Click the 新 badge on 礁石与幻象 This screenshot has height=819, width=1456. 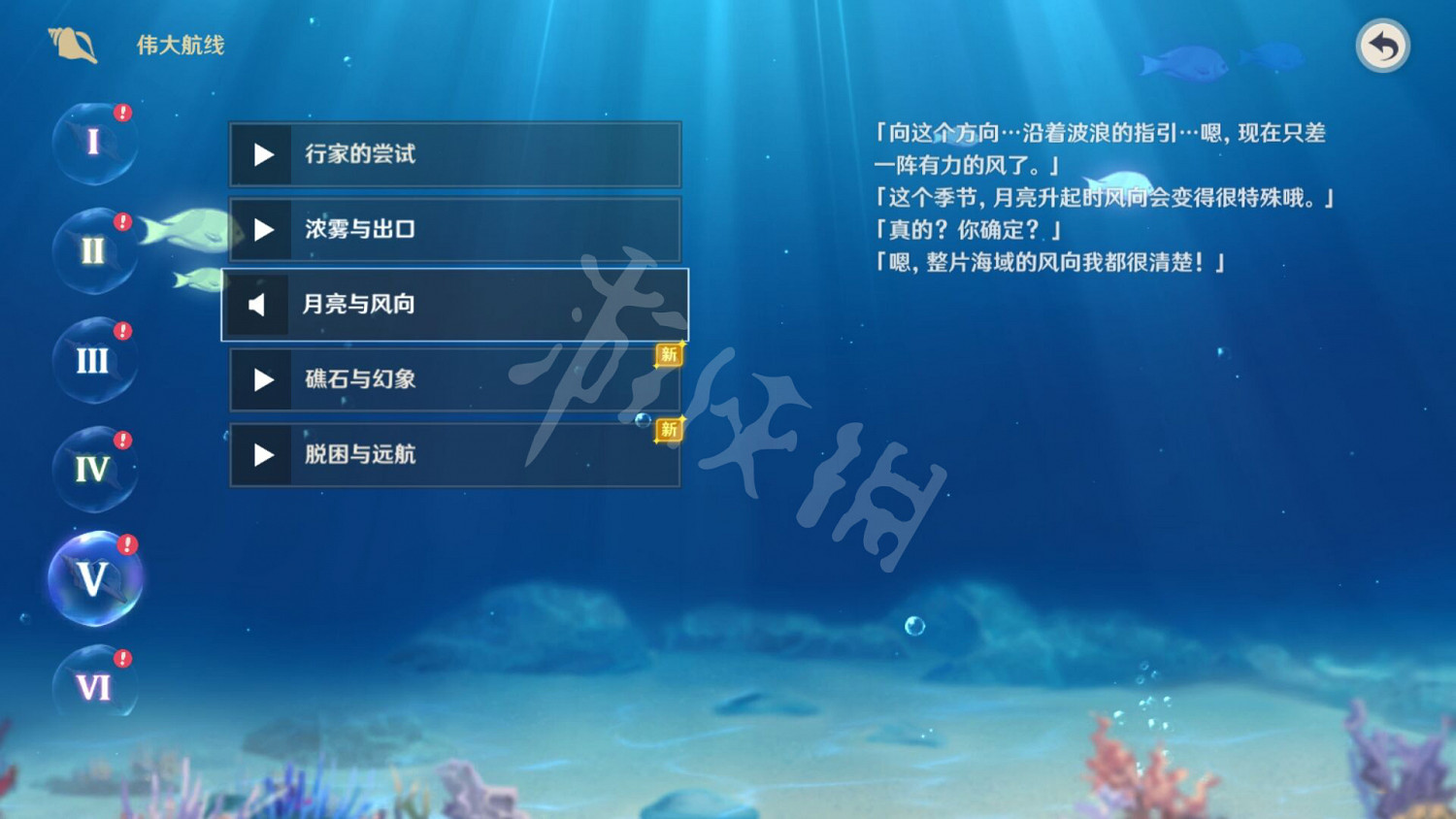coord(670,355)
